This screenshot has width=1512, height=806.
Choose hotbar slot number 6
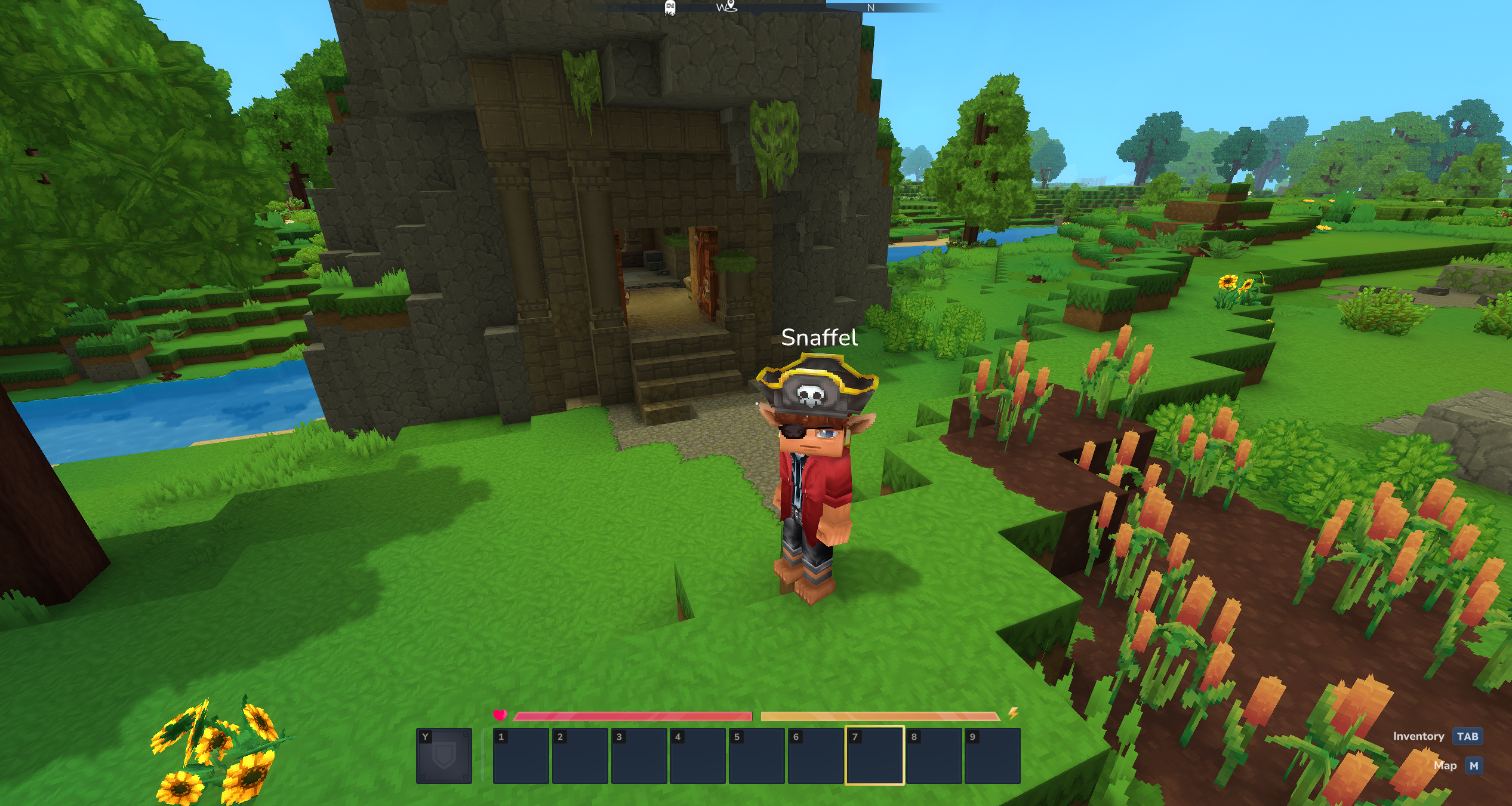815,755
